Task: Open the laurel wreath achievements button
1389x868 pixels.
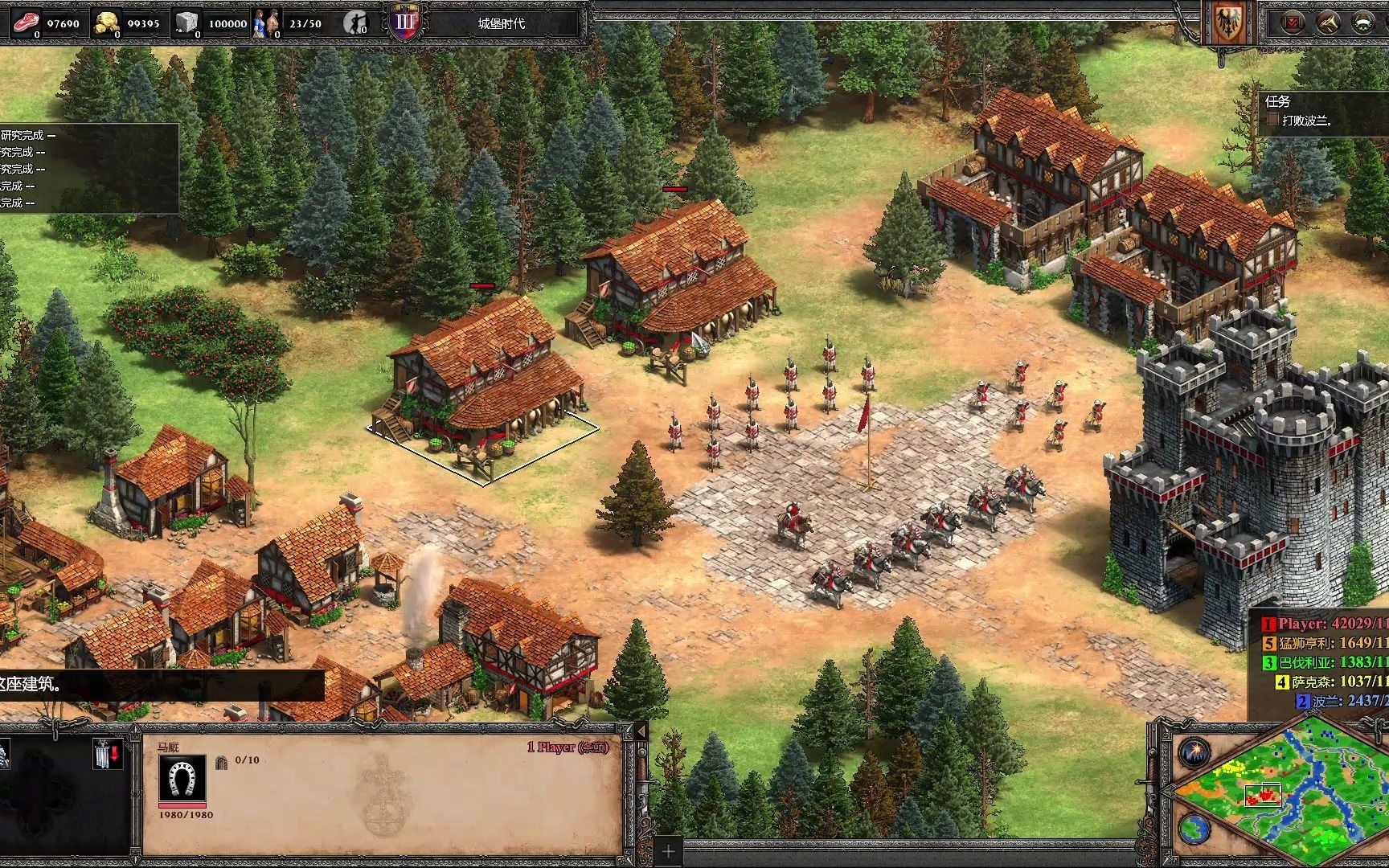Action: [x=1363, y=23]
